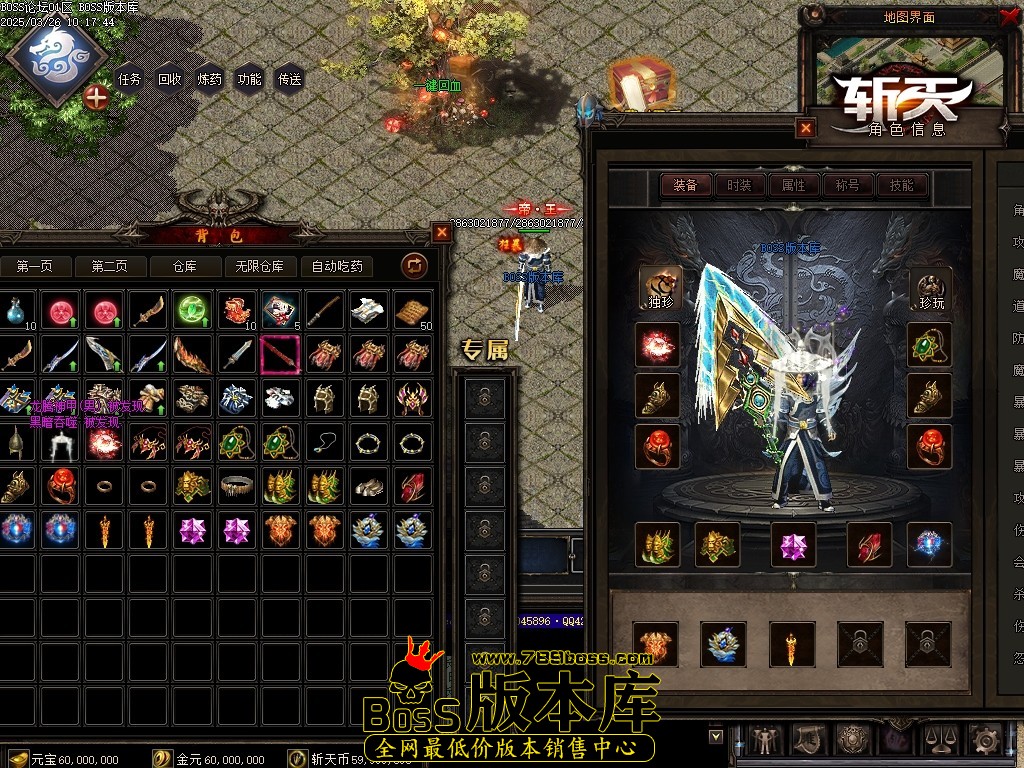Open the 称号 title tab
This screenshot has width=1024, height=768.
[847, 185]
